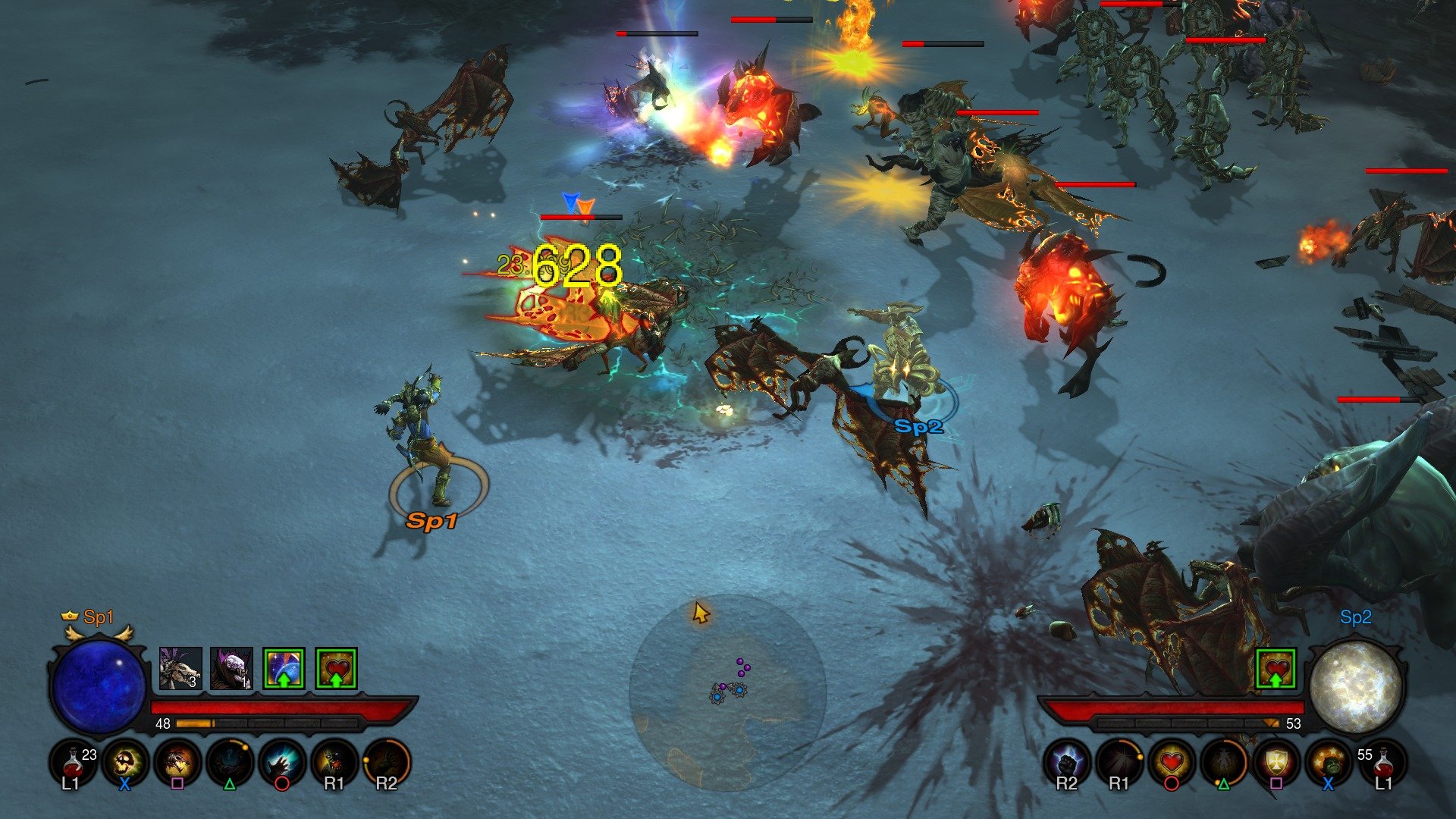Image resolution: width=1456 pixels, height=819 pixels.
Task: Click Sp2's Treasure Goblin buff skill icon
Action: click(1331, 761)
